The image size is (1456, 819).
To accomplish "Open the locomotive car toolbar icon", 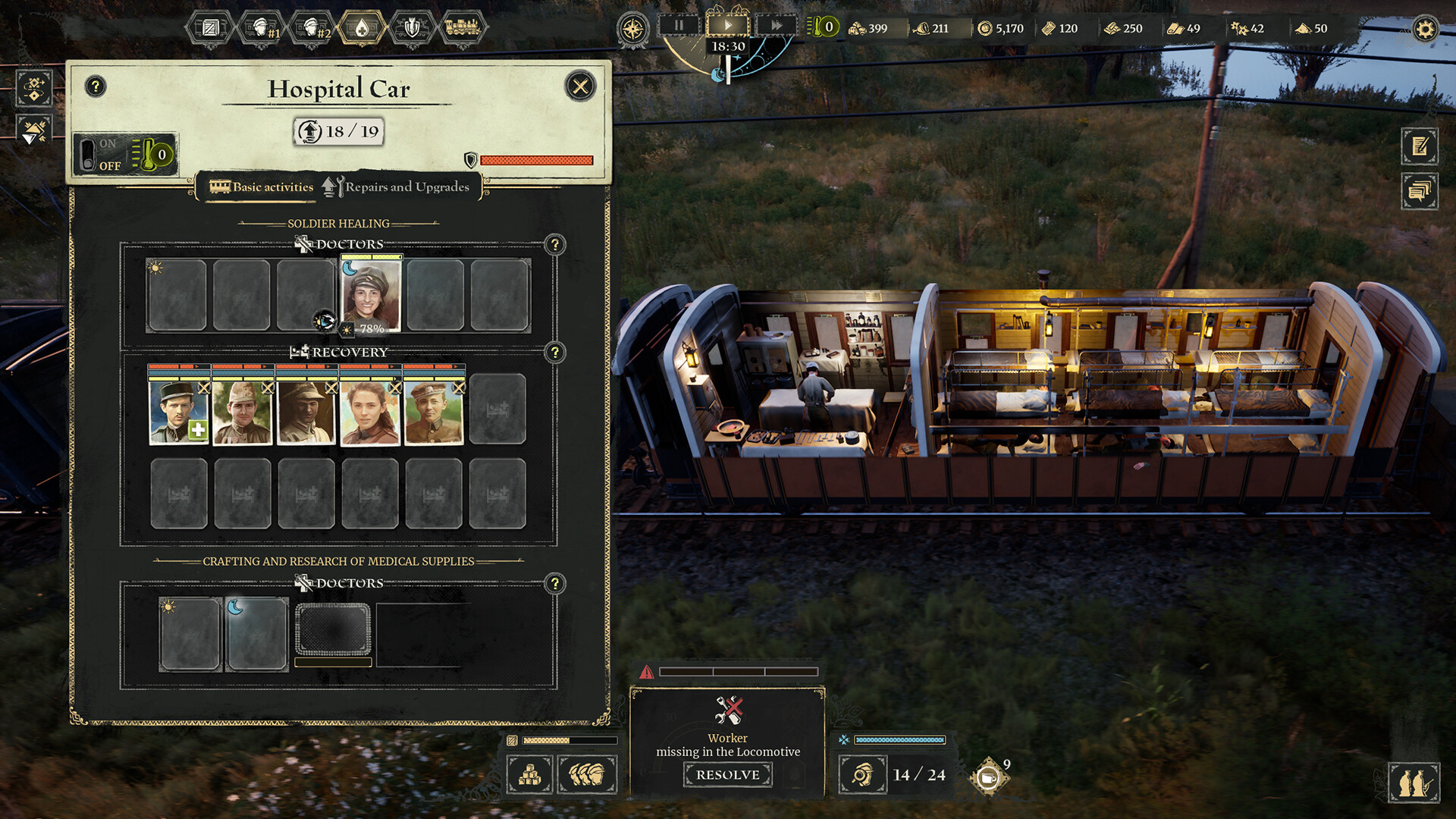I will (462, 29).
